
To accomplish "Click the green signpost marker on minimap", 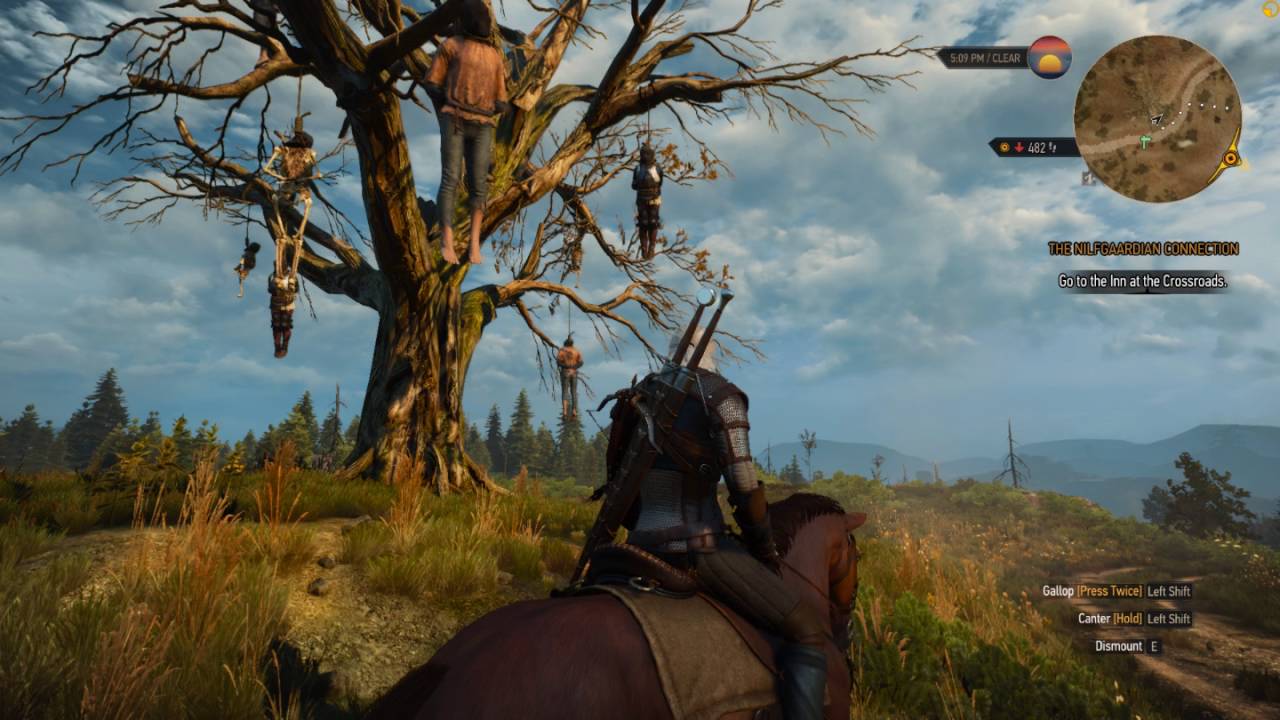I will coord(1146,143).
